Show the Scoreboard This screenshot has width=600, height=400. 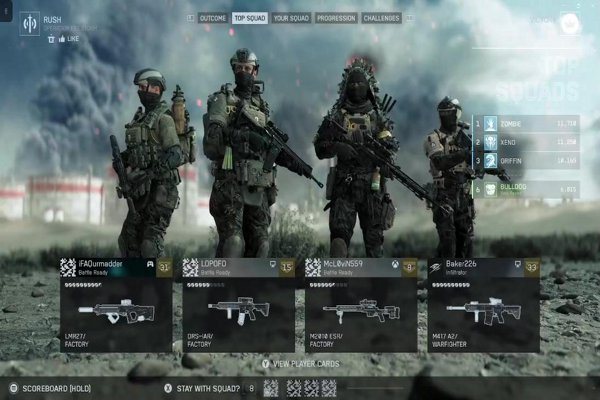coord(54,387)
